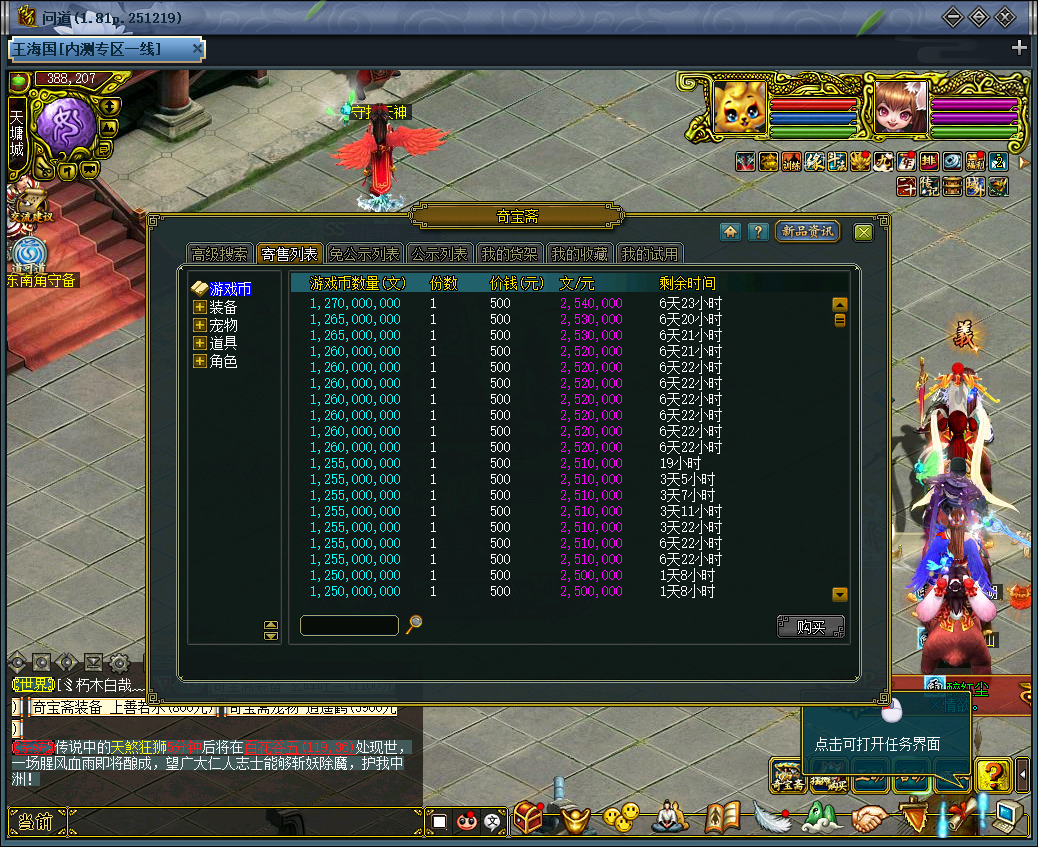Select the 免公示列表 tab
Viewport: 1038px width, 847px height.
[364, 254]
